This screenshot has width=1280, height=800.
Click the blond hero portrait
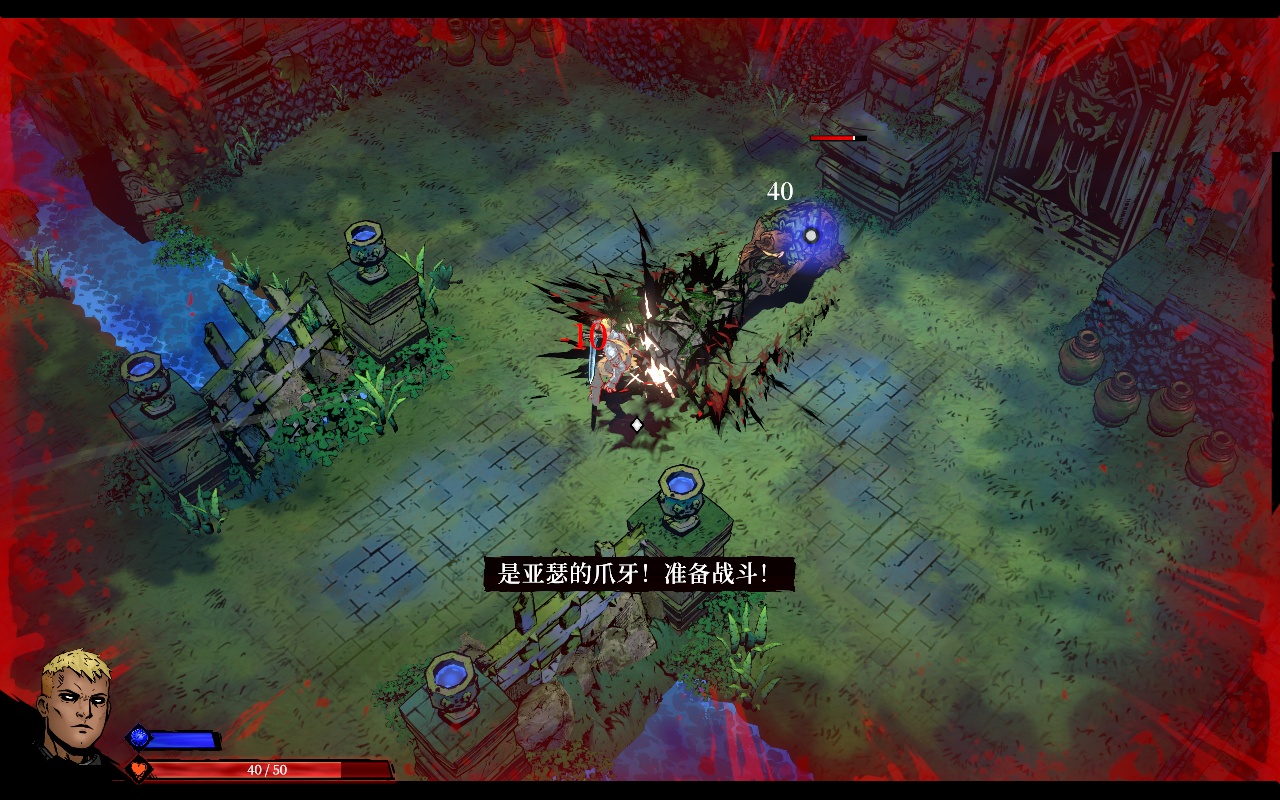click(75, 703)
